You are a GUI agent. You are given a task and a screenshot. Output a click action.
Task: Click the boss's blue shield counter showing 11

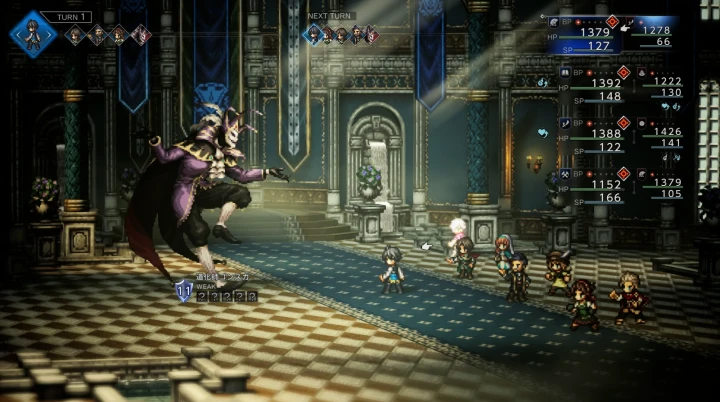(184, 291)
